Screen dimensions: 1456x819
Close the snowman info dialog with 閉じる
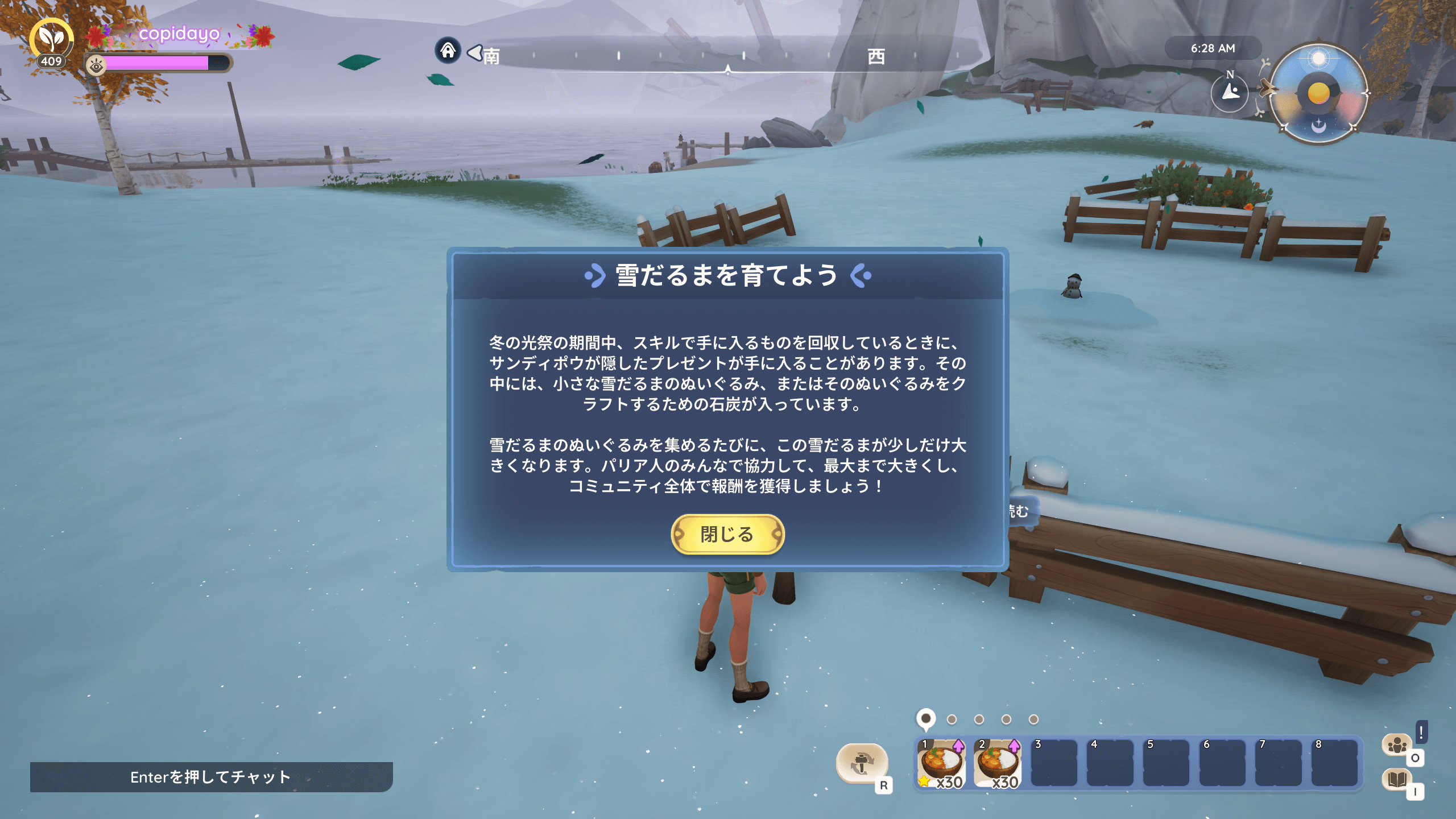727,534
